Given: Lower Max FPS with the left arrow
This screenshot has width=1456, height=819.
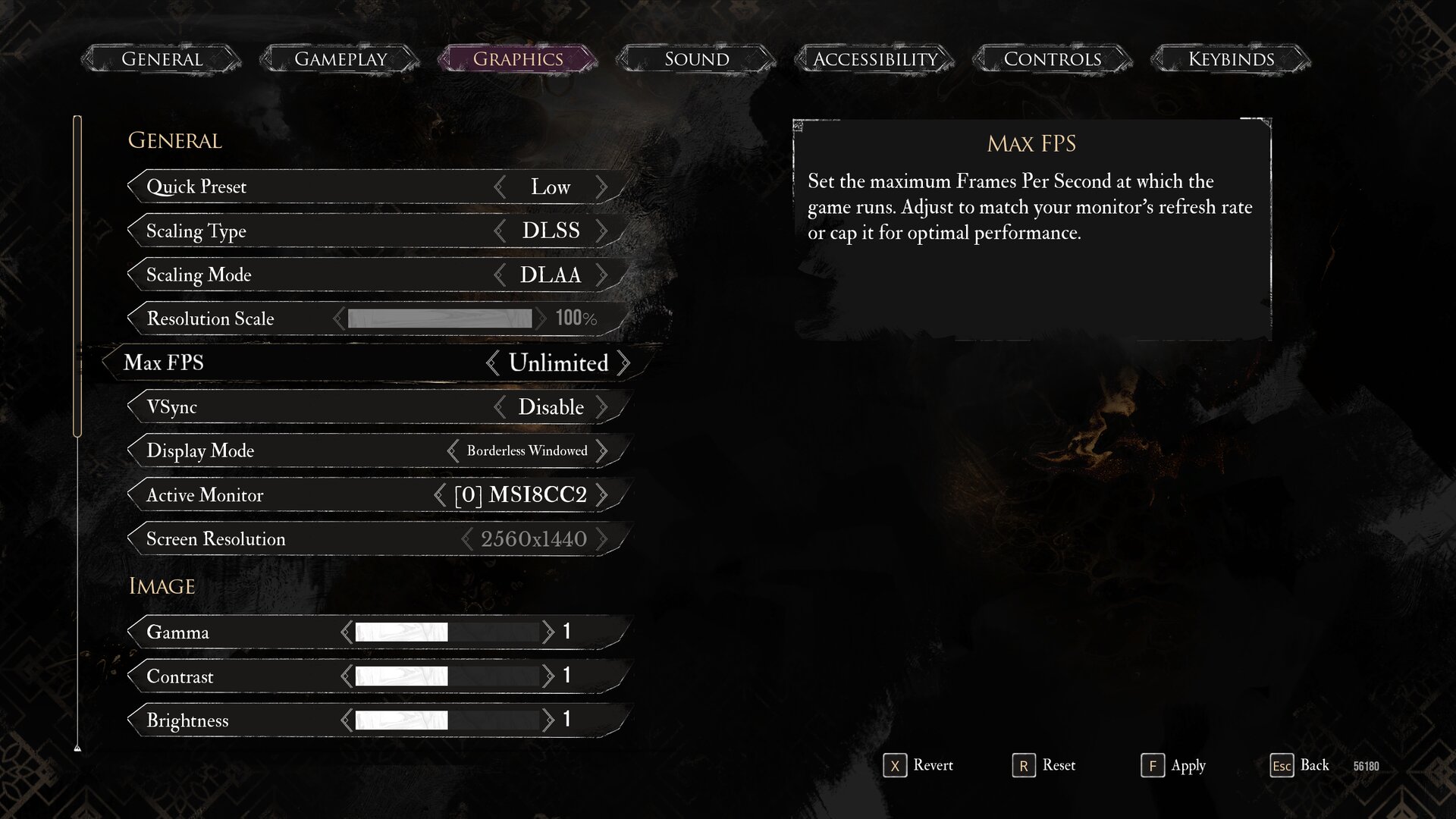Looking at the screenshot, I should pyautogui.click(x=493, y=363).
